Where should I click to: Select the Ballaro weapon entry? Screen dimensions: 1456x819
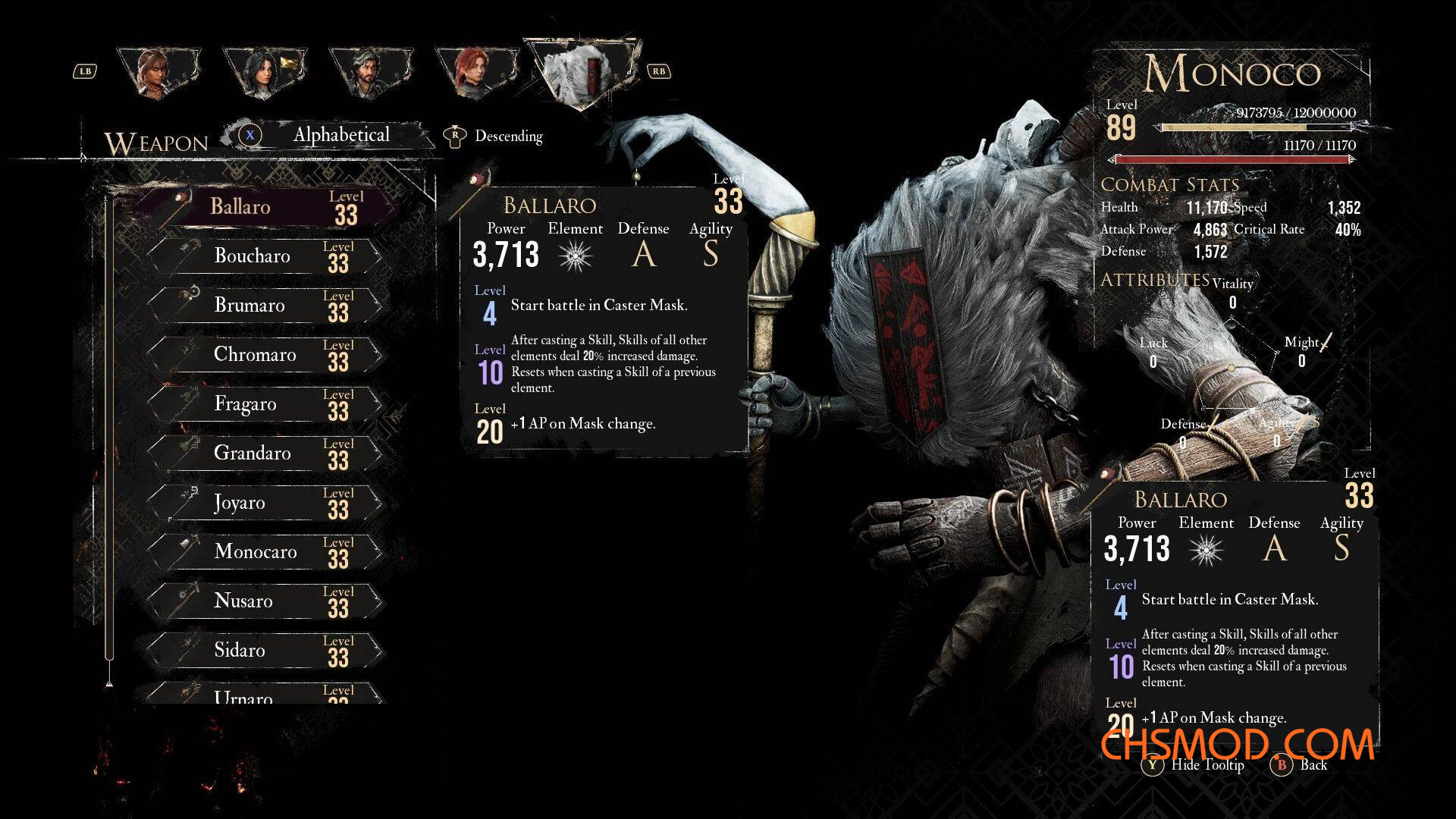click(x=265, y=207)
